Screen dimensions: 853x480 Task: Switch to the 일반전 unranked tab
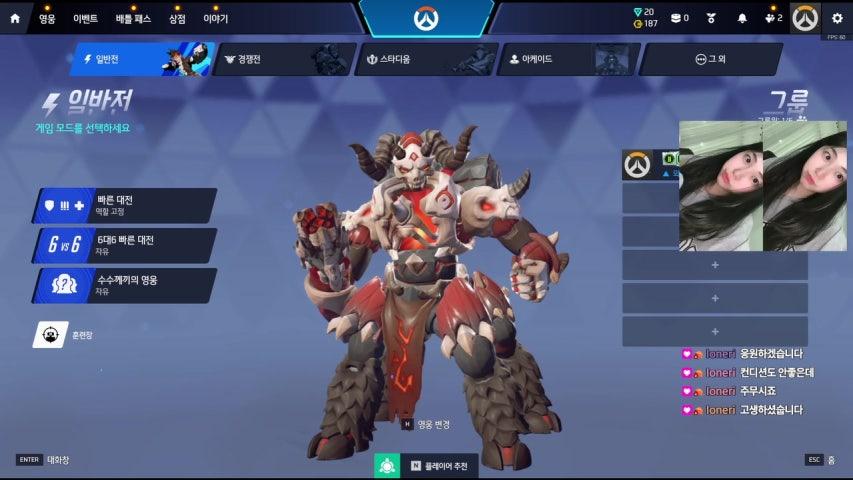140,59
